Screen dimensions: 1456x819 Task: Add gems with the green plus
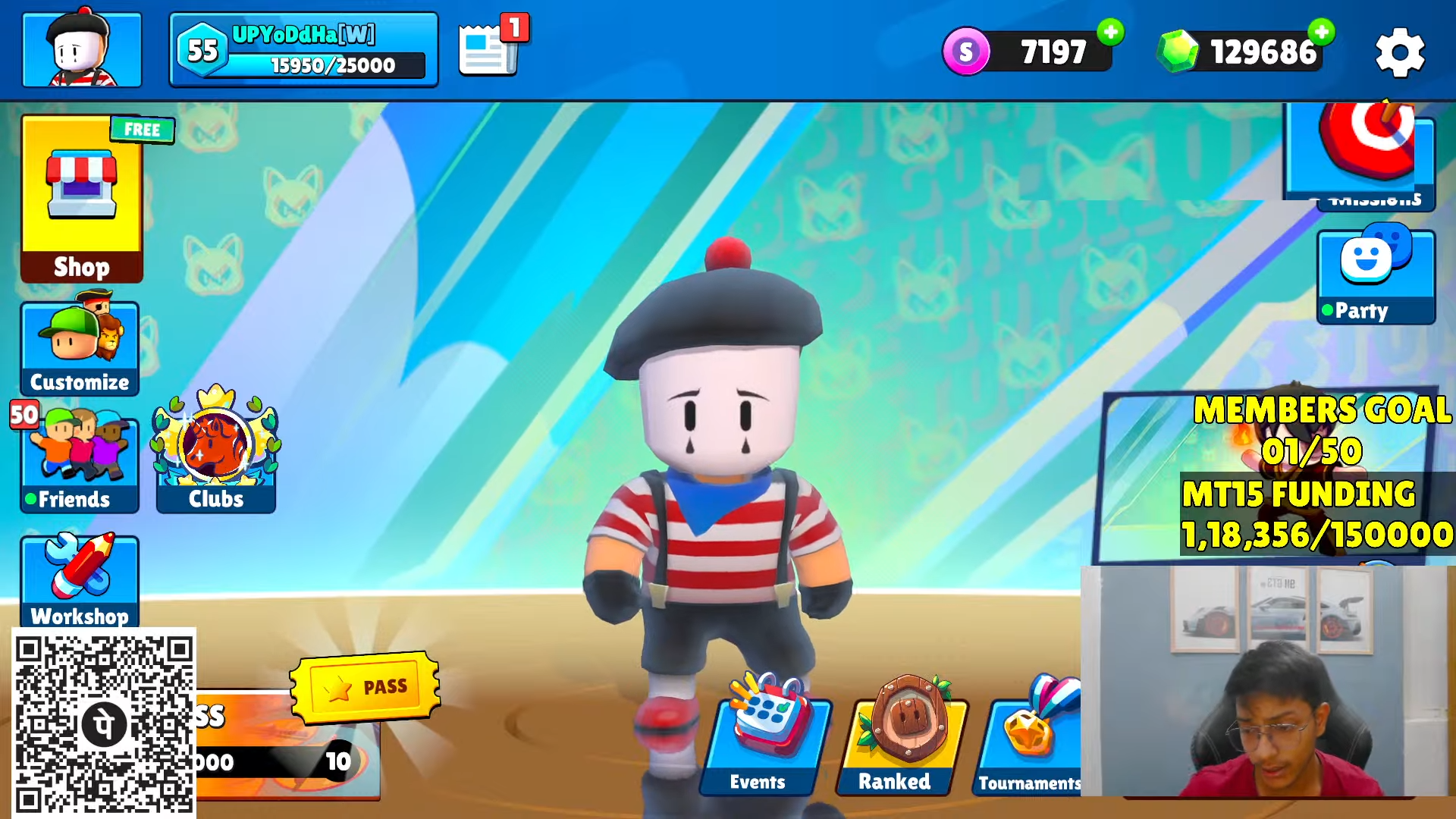point(1322,33)
